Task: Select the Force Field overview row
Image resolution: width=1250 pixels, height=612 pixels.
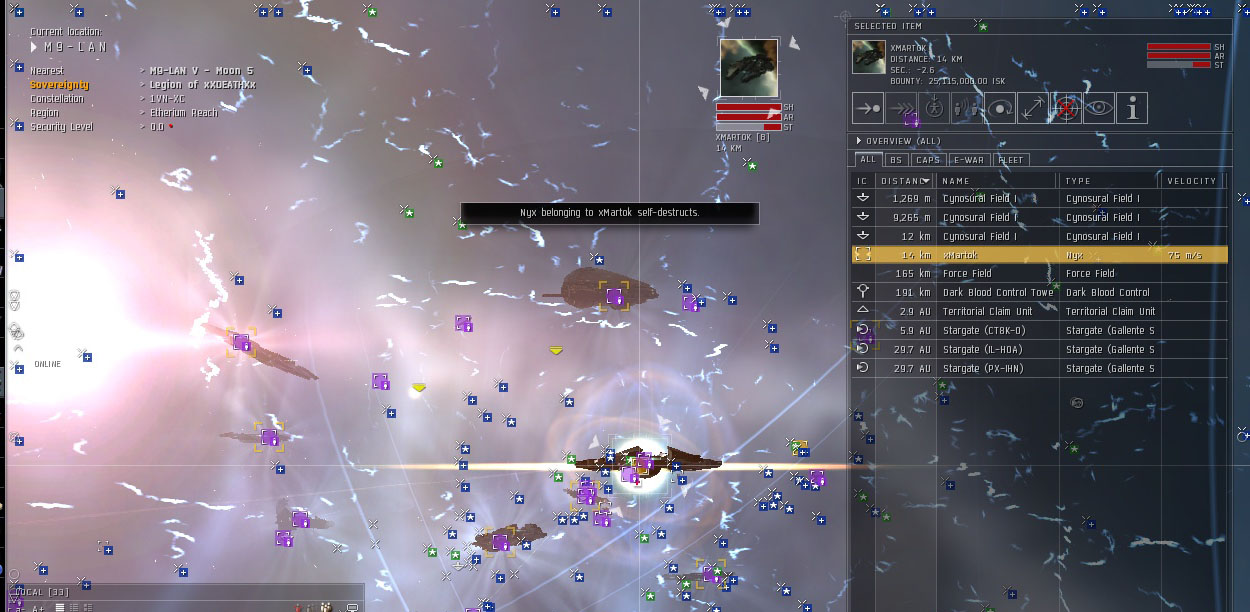Action: click(x=1000, y=274)
